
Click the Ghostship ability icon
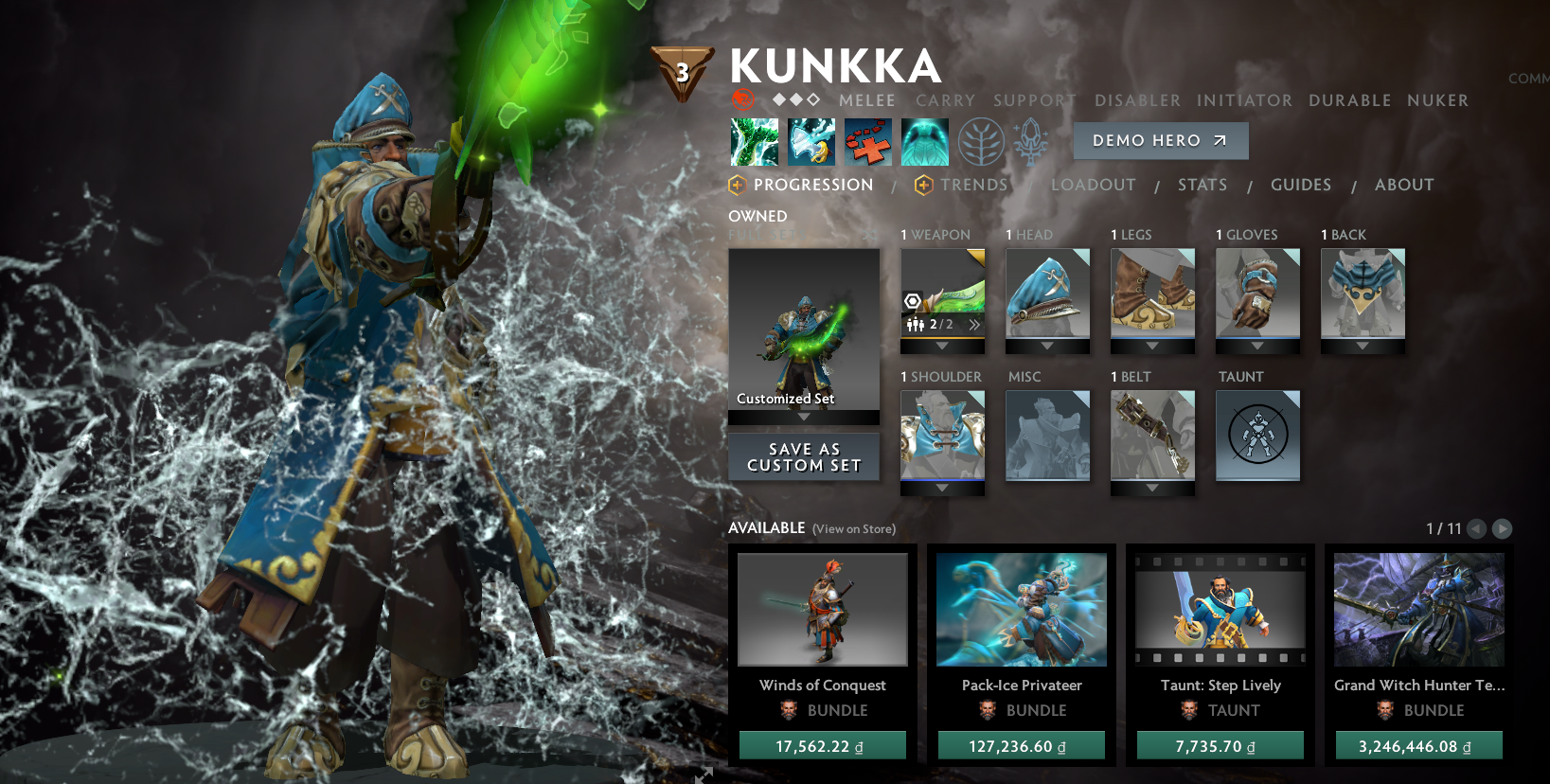click(925, 140)
